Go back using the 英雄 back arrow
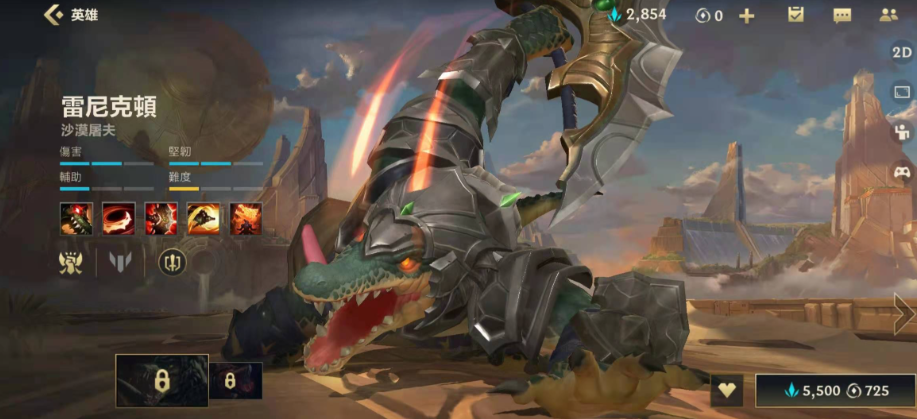917x419 pixels. point(52,15)
